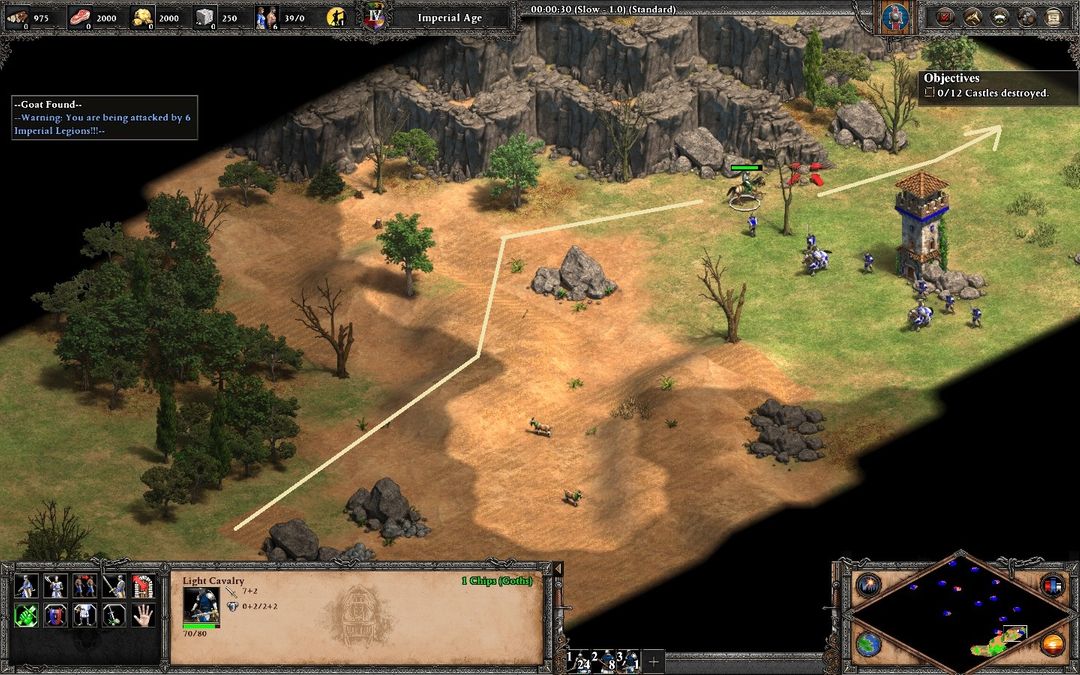Activate the stop command hand icon
The height and width of the screenshot is (675, 1080).
pos(143,615)
